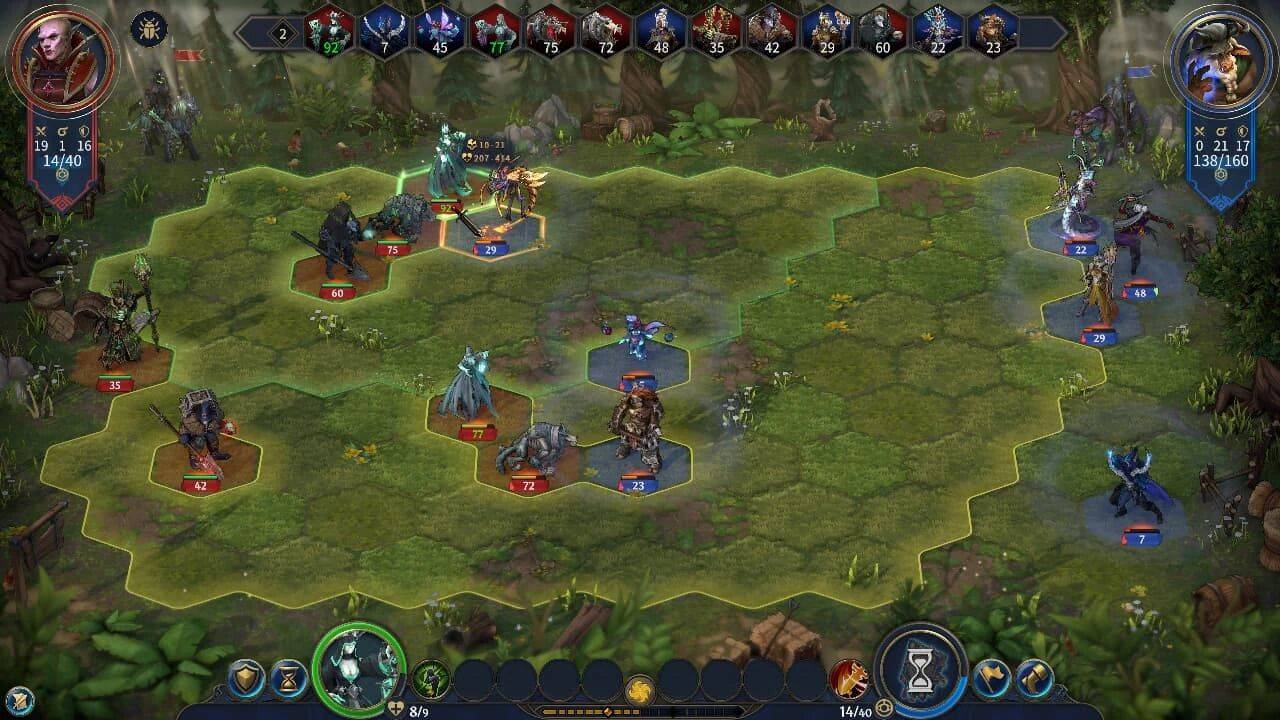Choose the turn-order unit showing 7
1280x720 pixels.
(x=385, y=32)
